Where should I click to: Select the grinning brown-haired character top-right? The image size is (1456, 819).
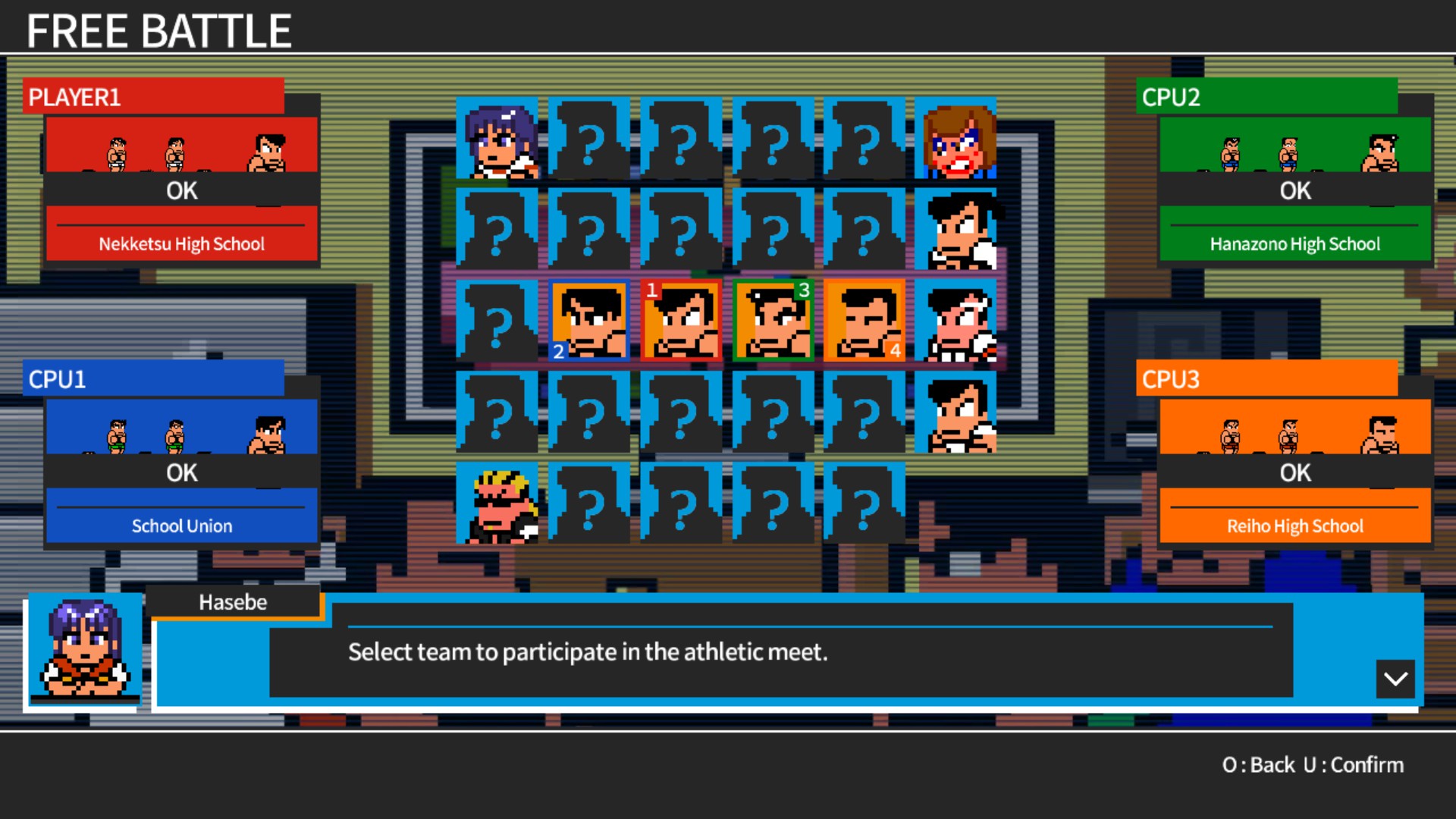tap(957, 140)
